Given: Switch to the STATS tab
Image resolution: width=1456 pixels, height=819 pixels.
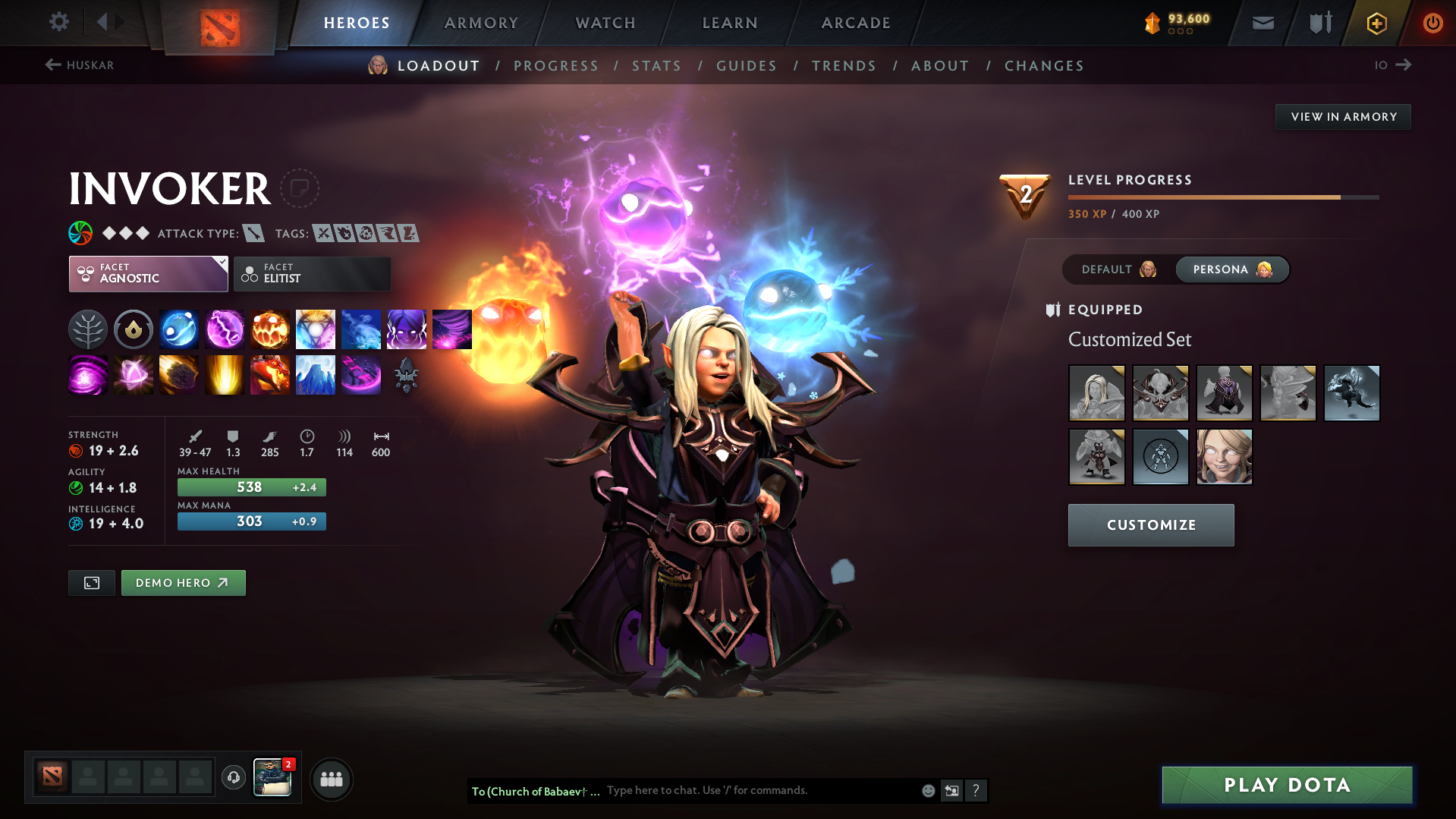Looking at the screenshot, I should click(656, 66).
